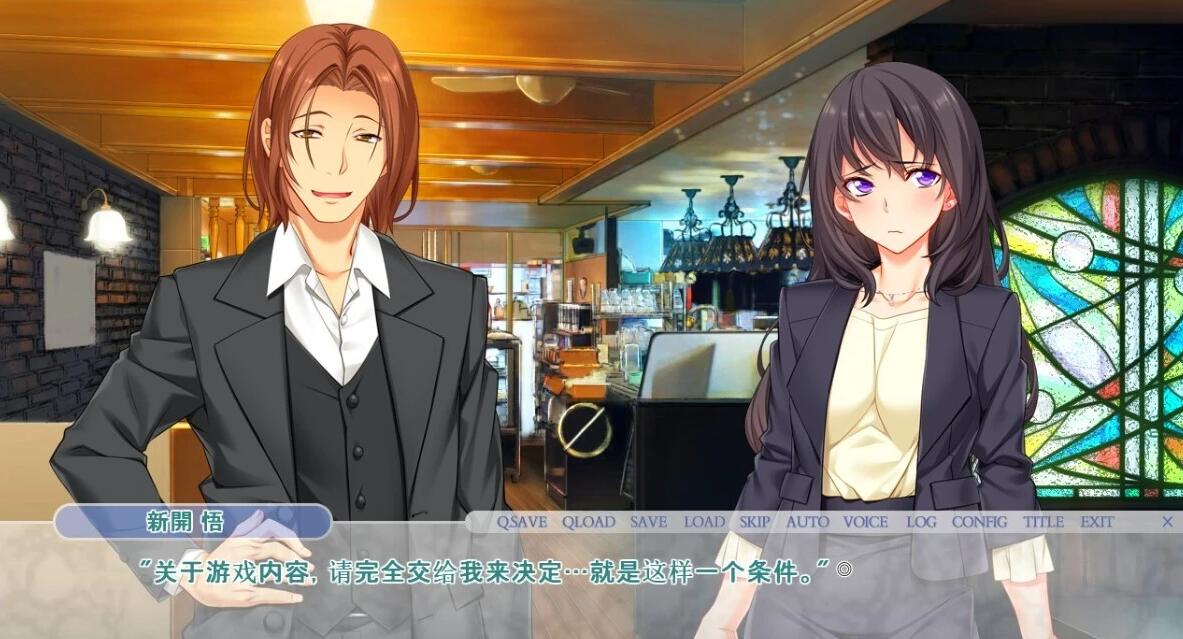Viewport: 1183px width, 639px height.
Task: Replay the line with VOICE
Action: tap(865, 522)
